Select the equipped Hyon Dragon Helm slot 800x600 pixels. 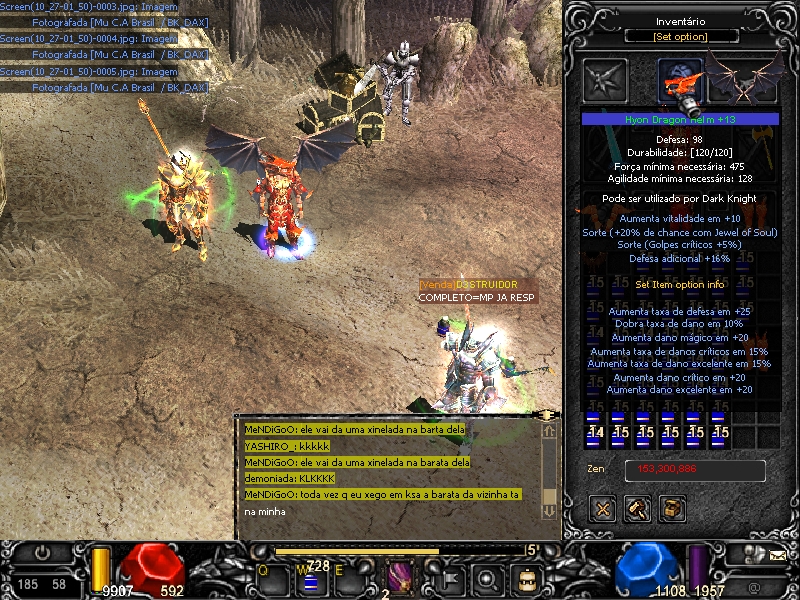679,82
